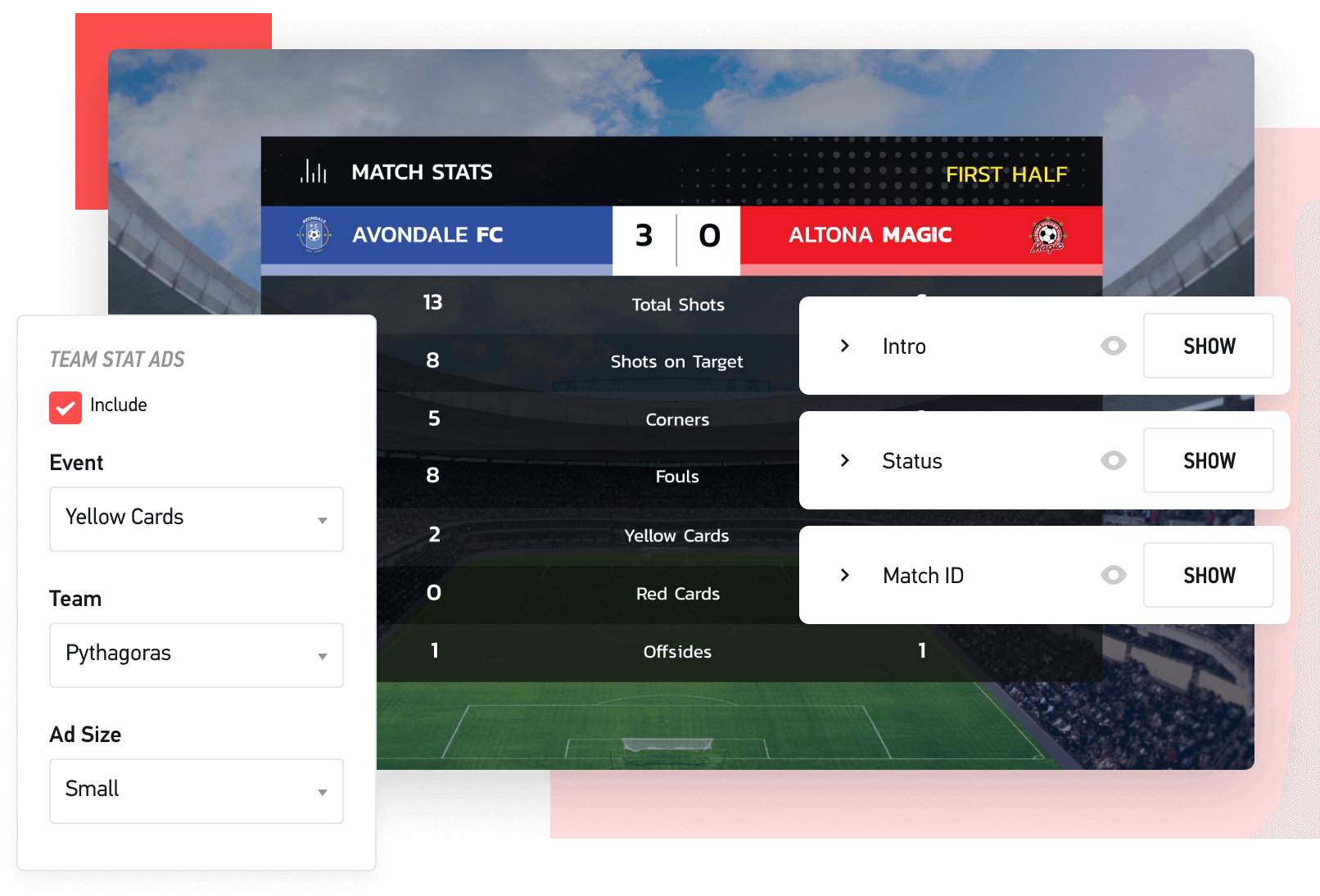
Task: Open the Event dropdown showing Yellow Cards
Action: (196, 518)
